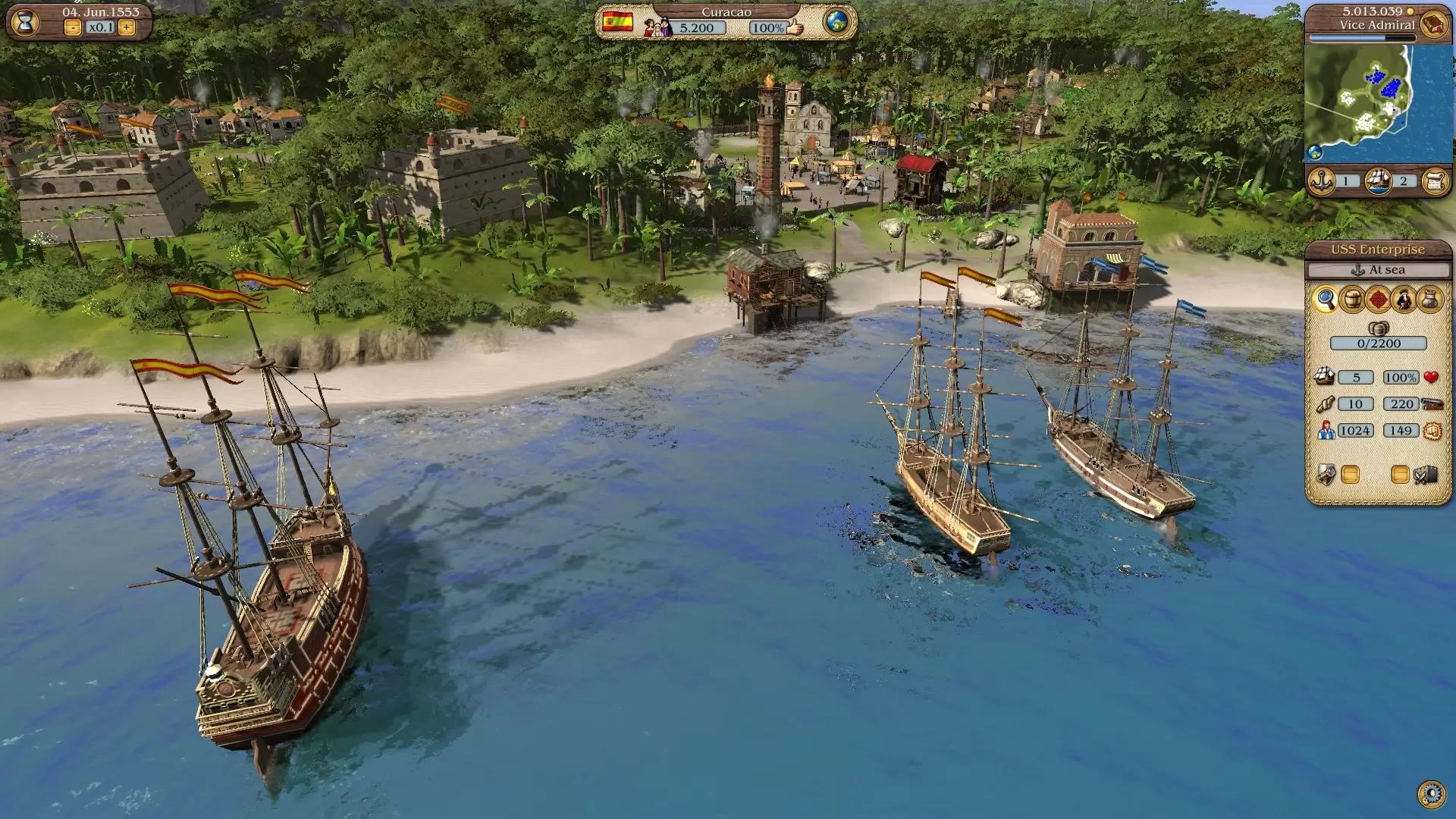Image resolution: width=1456 pixels, height=819 pixels.
Task: Select the Spanish flag in the Curacao bar
Action: coord(617,21)
